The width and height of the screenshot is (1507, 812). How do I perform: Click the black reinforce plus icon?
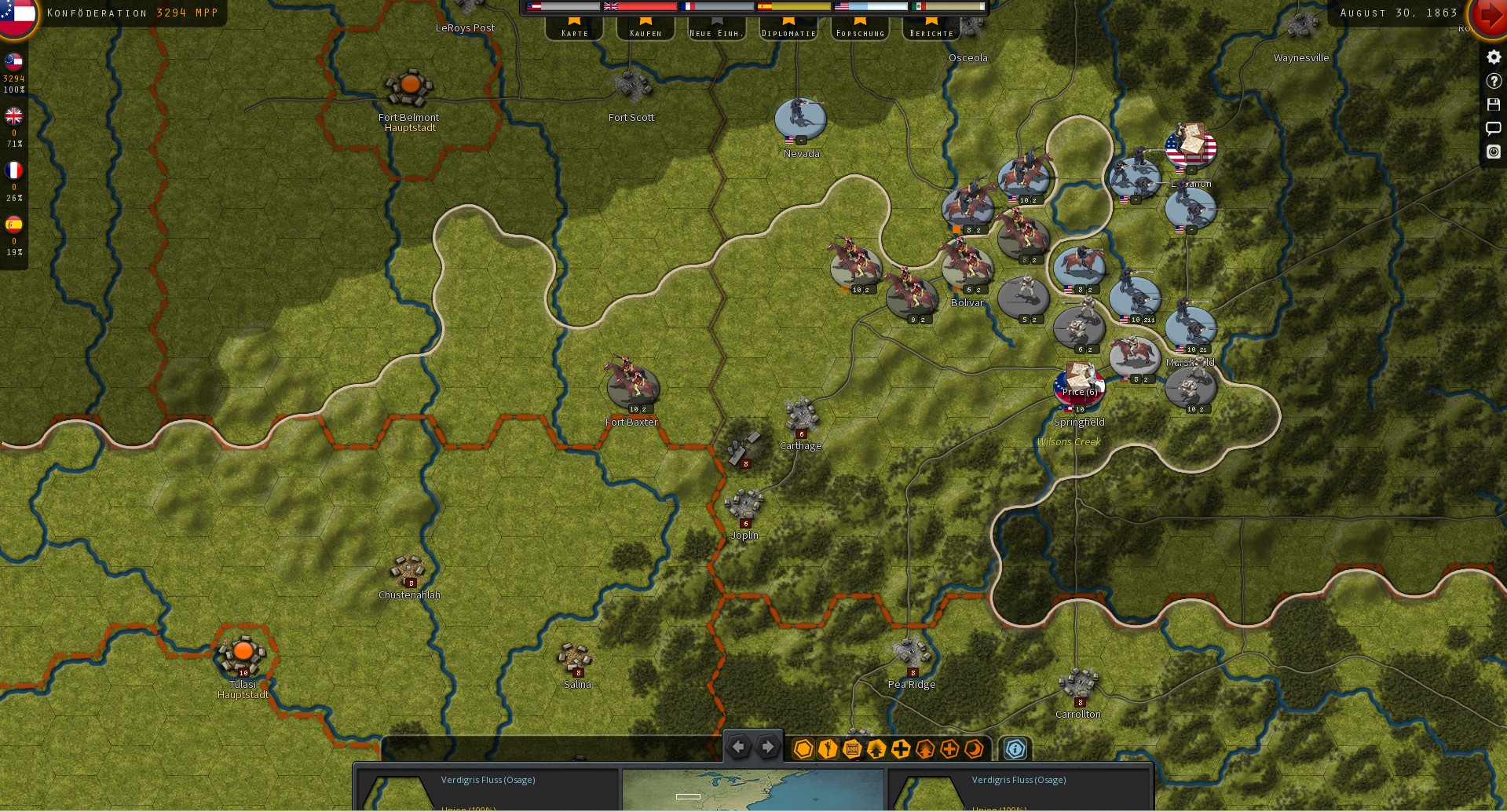(x=900, y=749)
